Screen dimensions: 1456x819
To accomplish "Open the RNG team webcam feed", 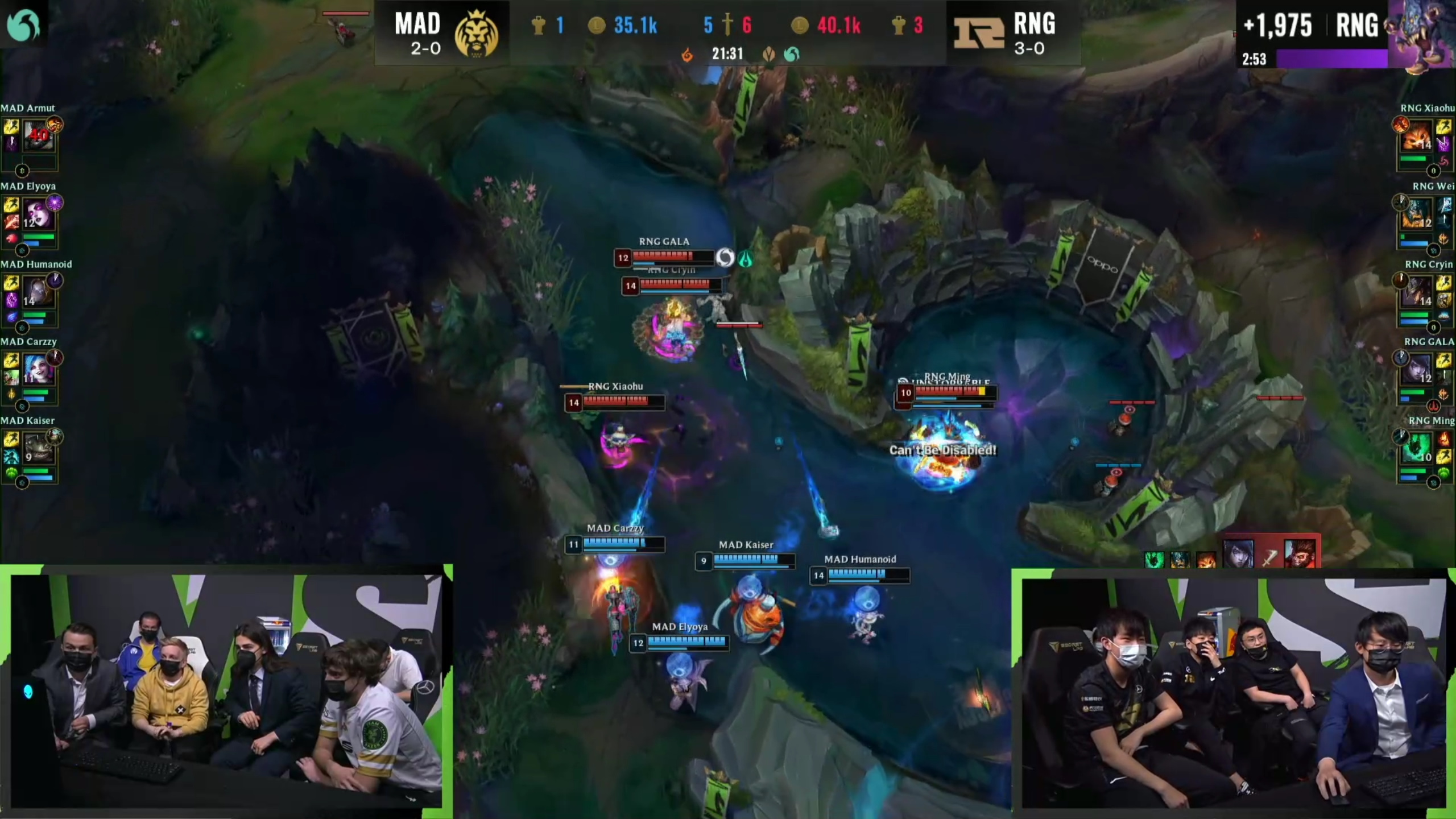I will tap(1233, 693).
